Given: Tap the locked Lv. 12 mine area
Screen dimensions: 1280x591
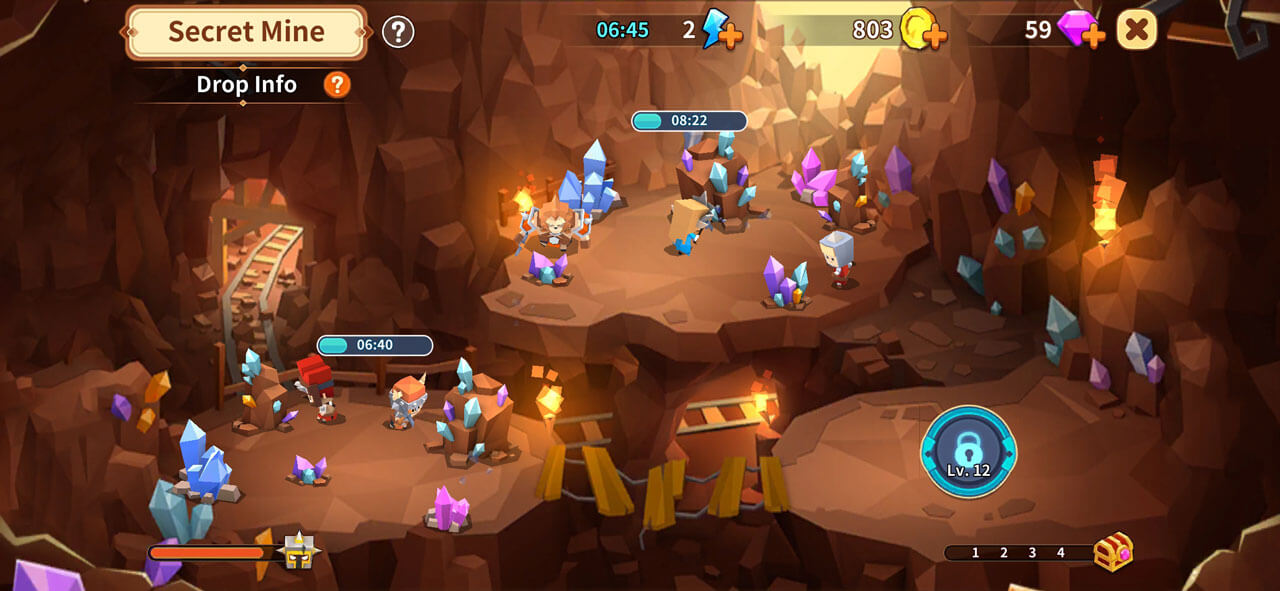Looking at the screenshot, I should coord(968,452).
